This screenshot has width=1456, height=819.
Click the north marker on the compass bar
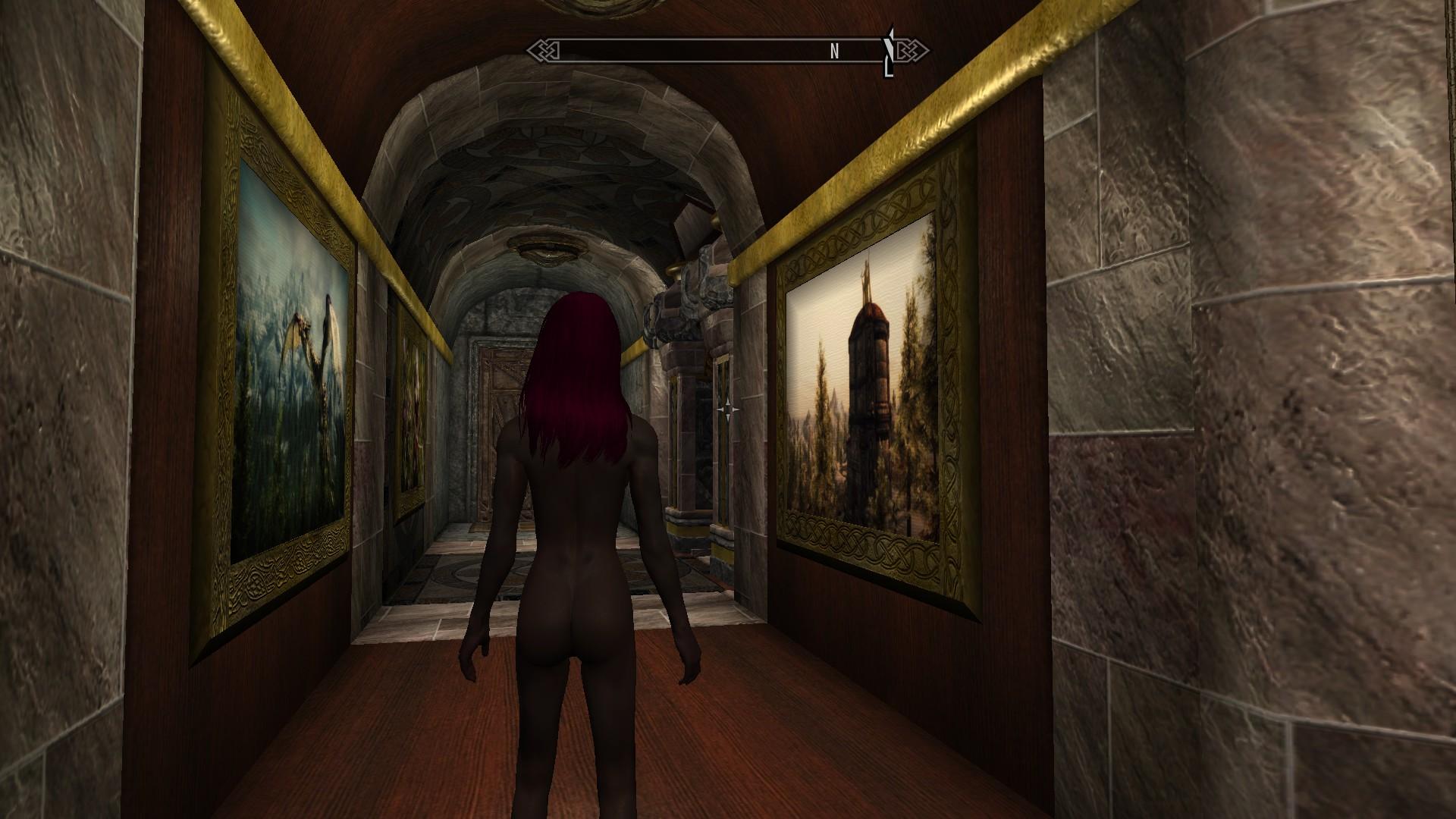(x=834, y=52)
